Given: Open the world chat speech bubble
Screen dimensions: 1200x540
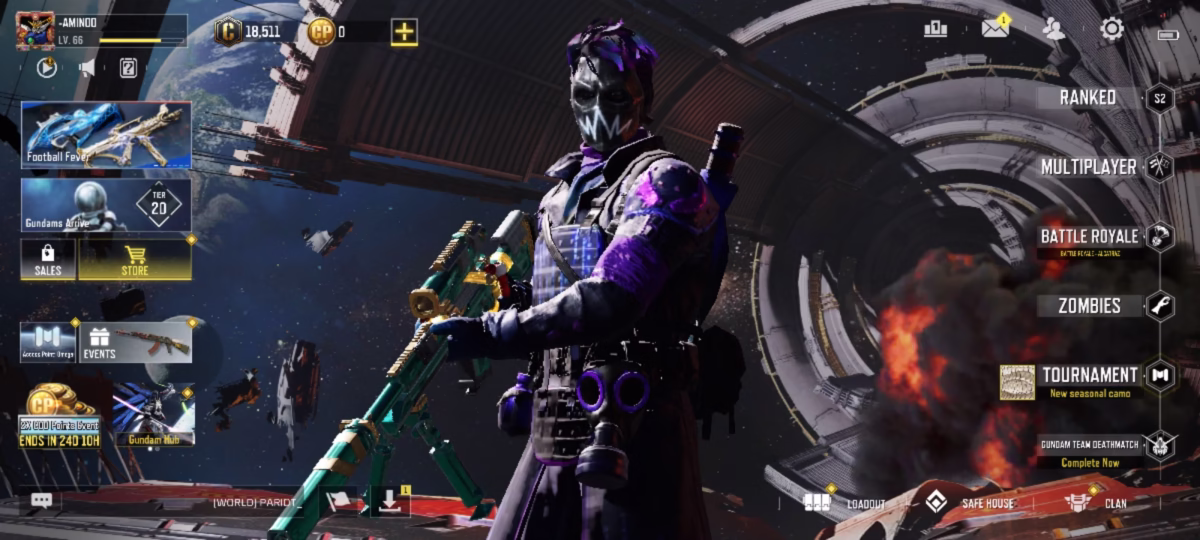Looking at the screenshot, I should point(41,500).
